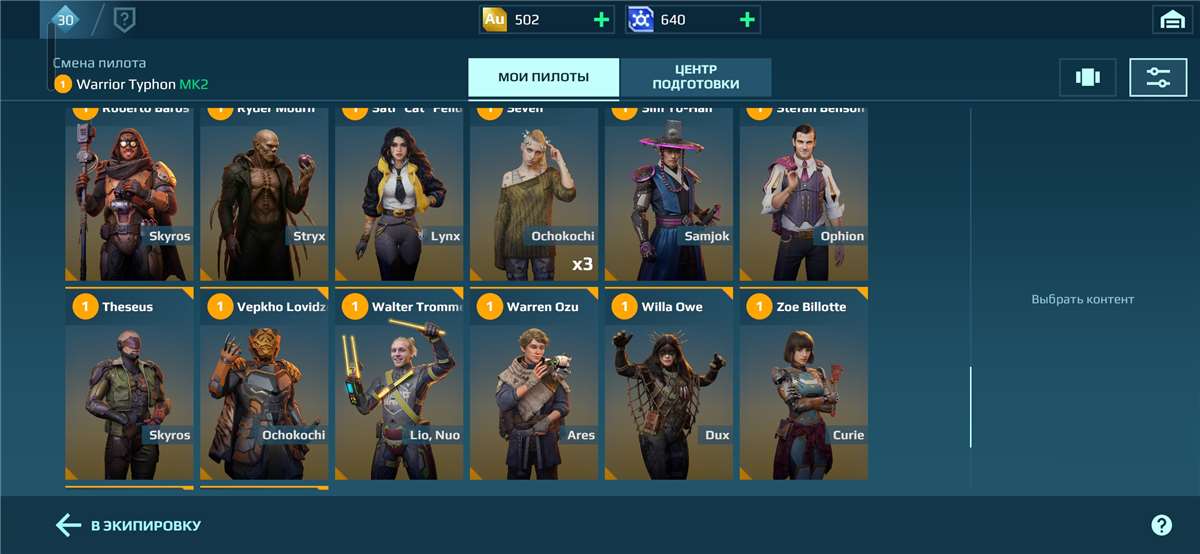Add more gold with the plus button

coord(601,19)
